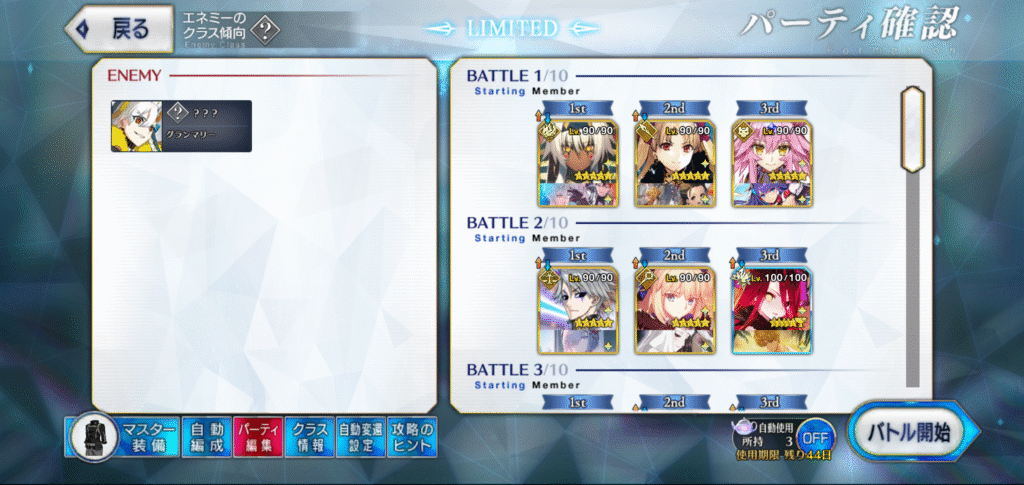This screenshot has width=1024, height=485.
Task: Open the enemy class tendency question mark icon
Action: coord(264,30)
